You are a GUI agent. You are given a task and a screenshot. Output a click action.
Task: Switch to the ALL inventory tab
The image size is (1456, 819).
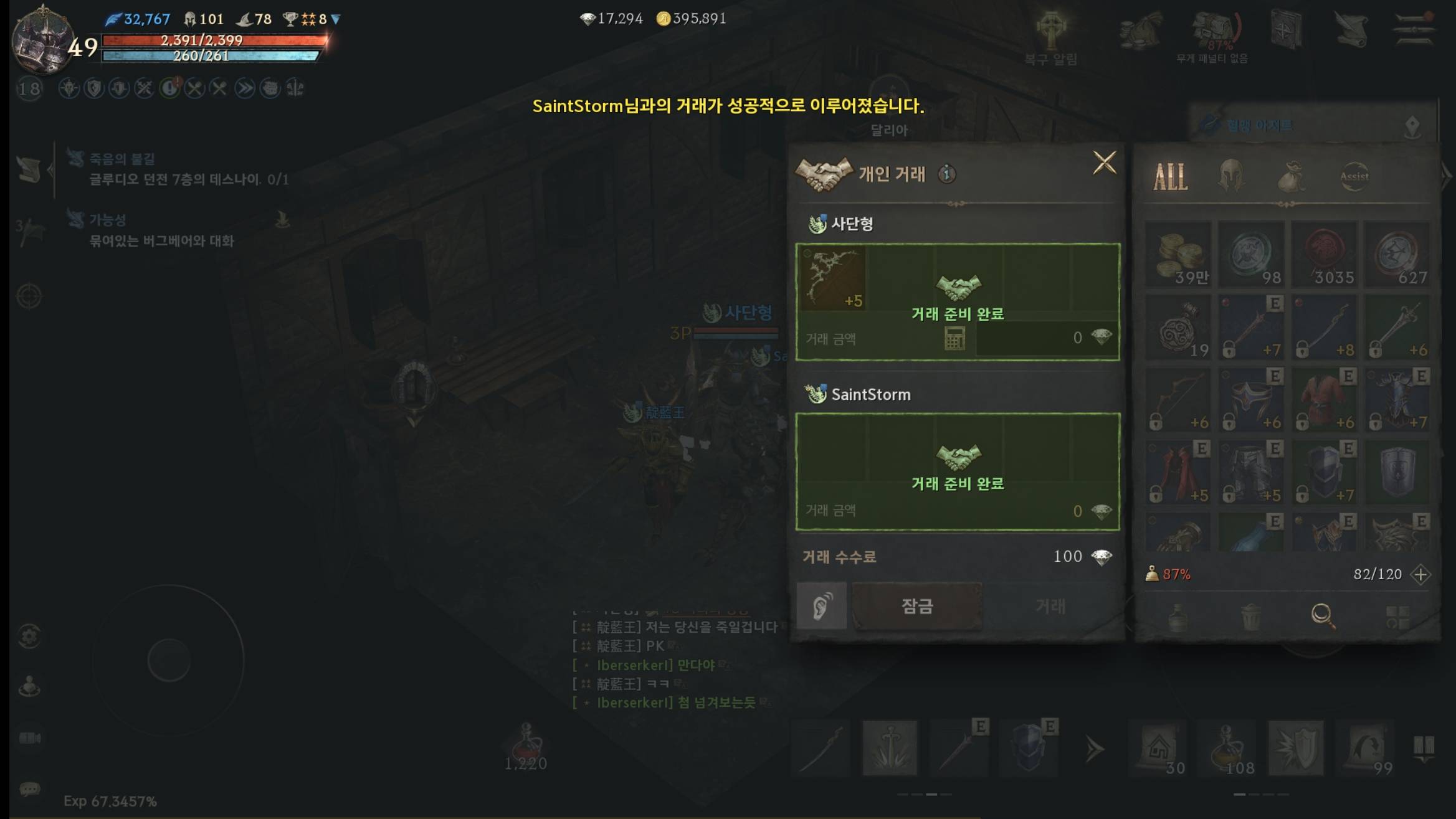[1170, 176]
